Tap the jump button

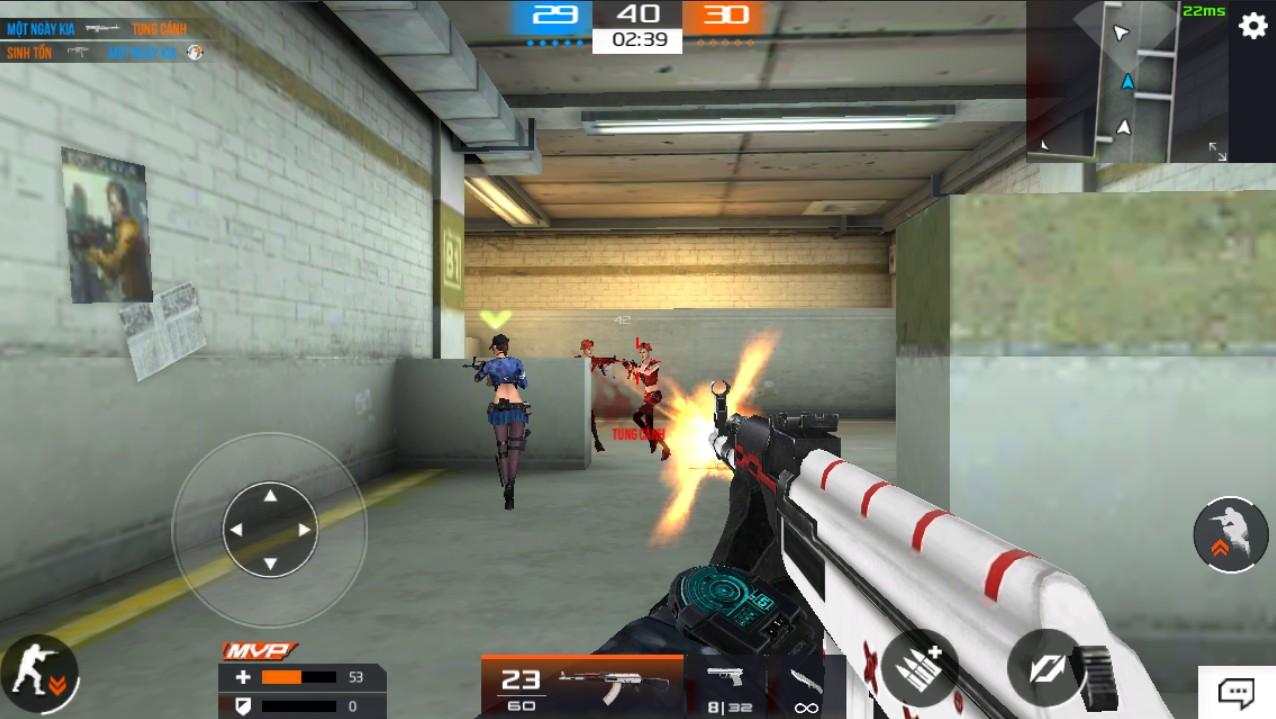pyautogui.click(x=1230, y=535)
